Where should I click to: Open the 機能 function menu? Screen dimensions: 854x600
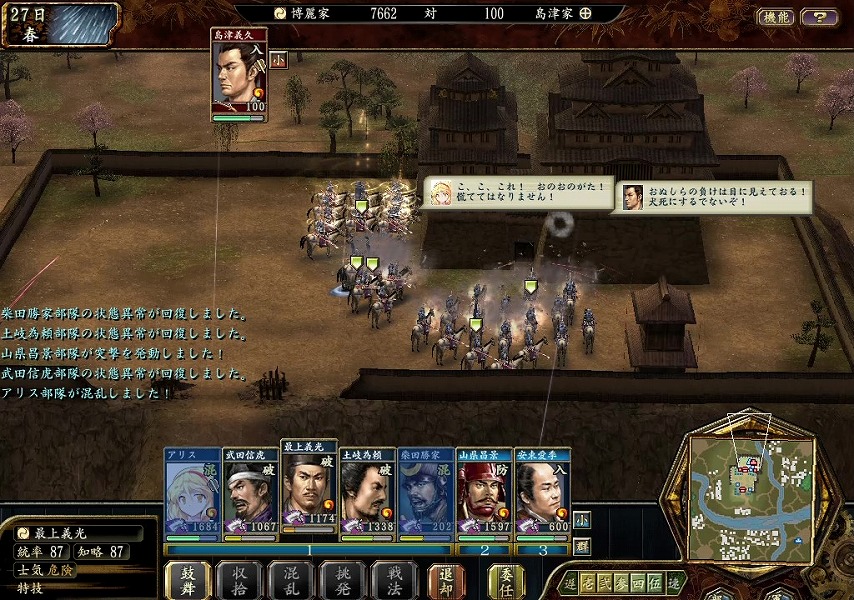pyautogui.click(x=776, y=17)
